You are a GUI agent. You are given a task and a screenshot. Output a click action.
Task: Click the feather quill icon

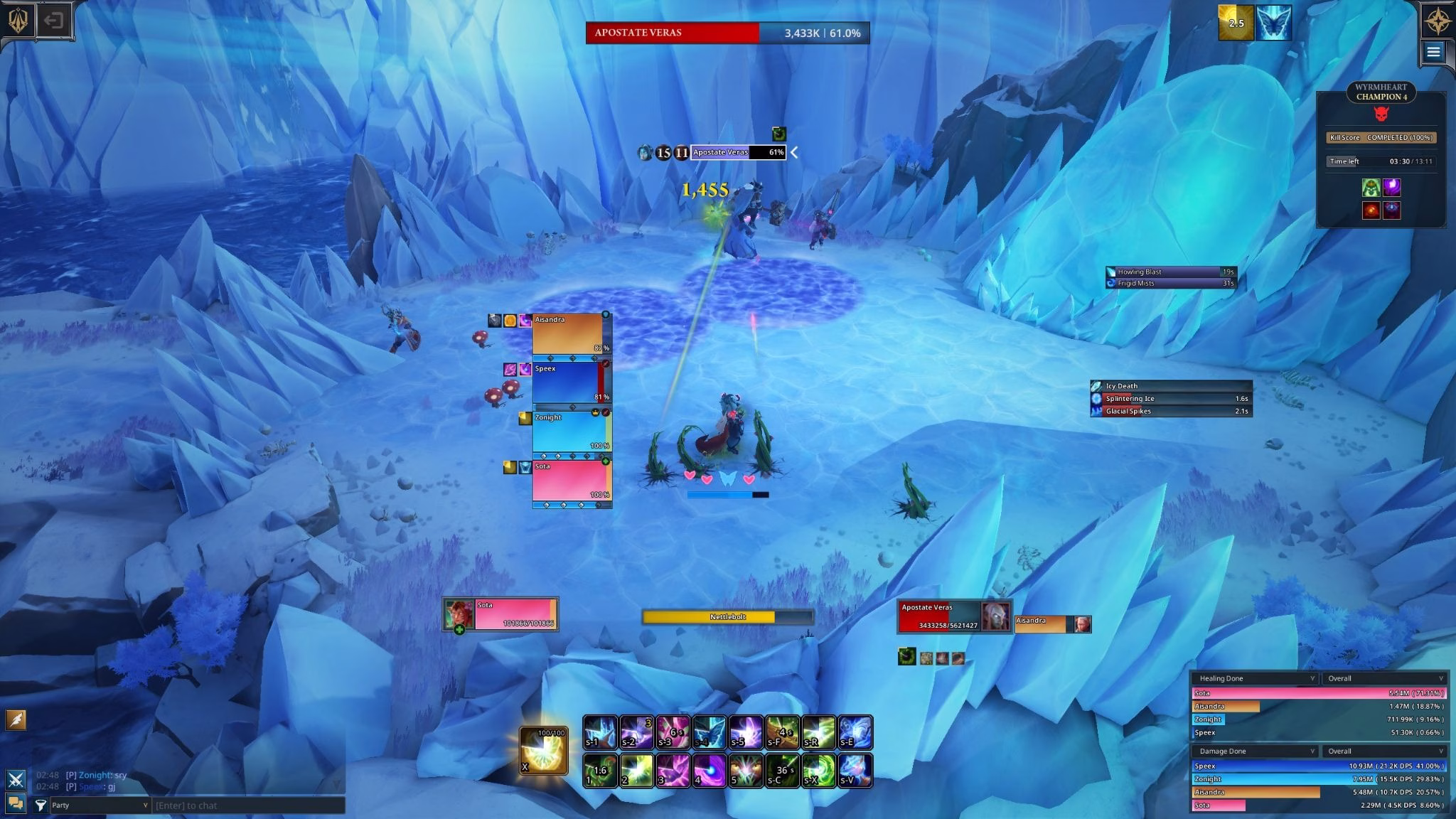pos(16,719)
